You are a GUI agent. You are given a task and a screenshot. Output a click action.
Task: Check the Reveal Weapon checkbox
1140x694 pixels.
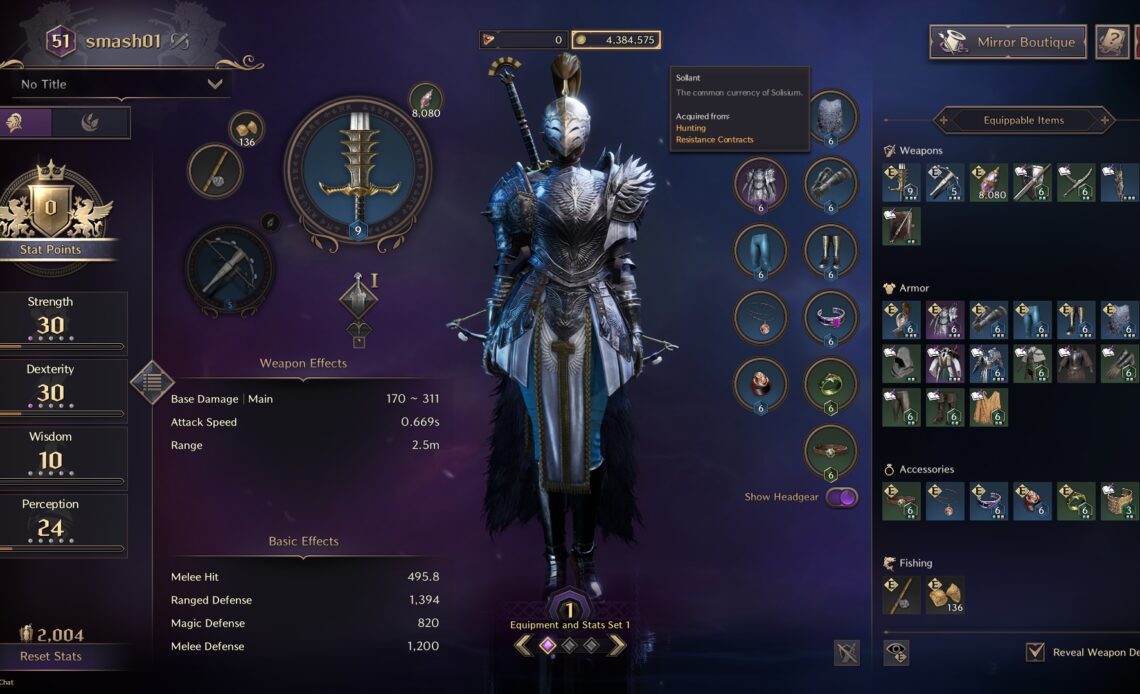pos(1035,652)
